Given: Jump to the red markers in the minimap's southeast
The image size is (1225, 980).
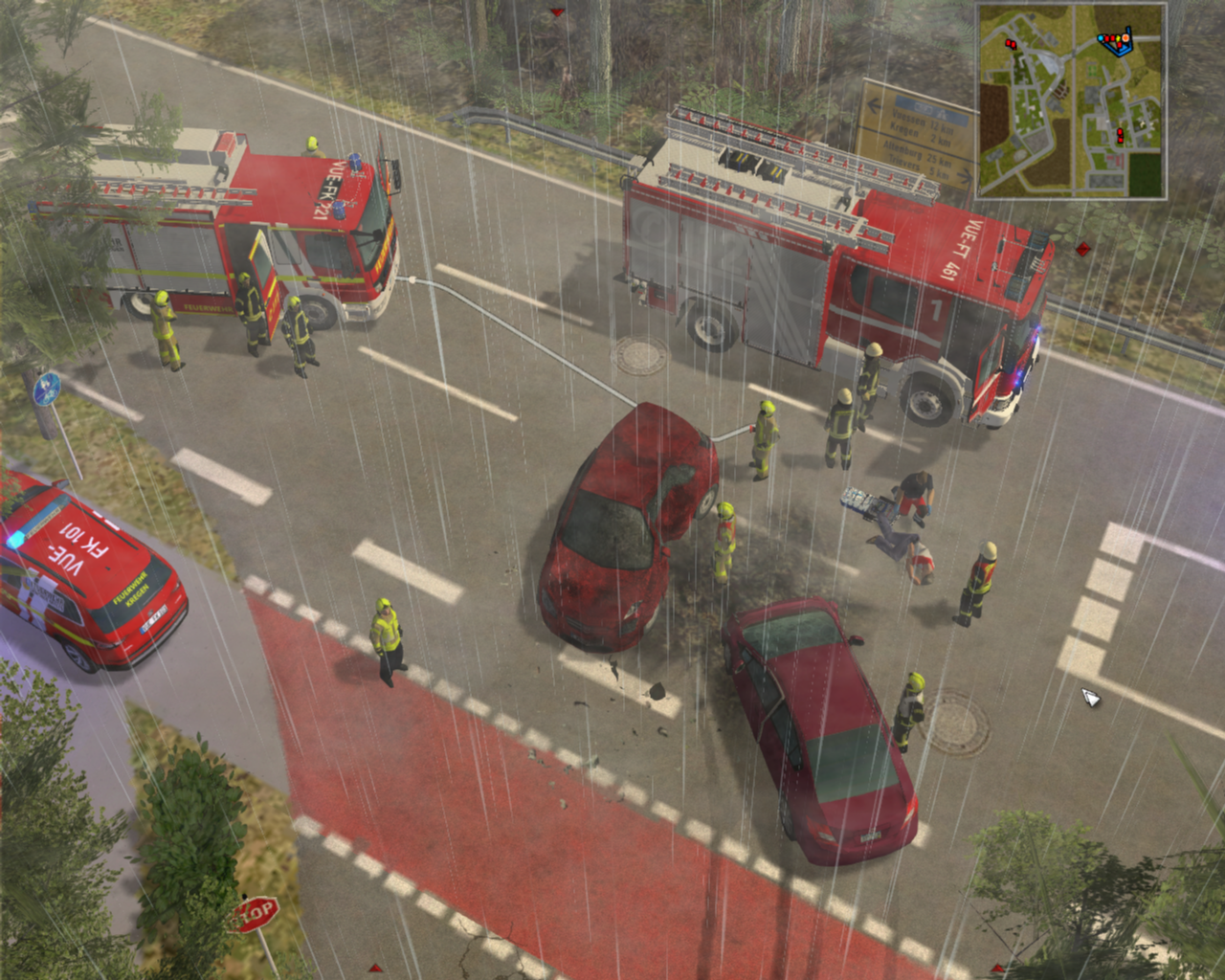Looking at the screenshot, I should pyautogui.click(x=1120, y=135).
